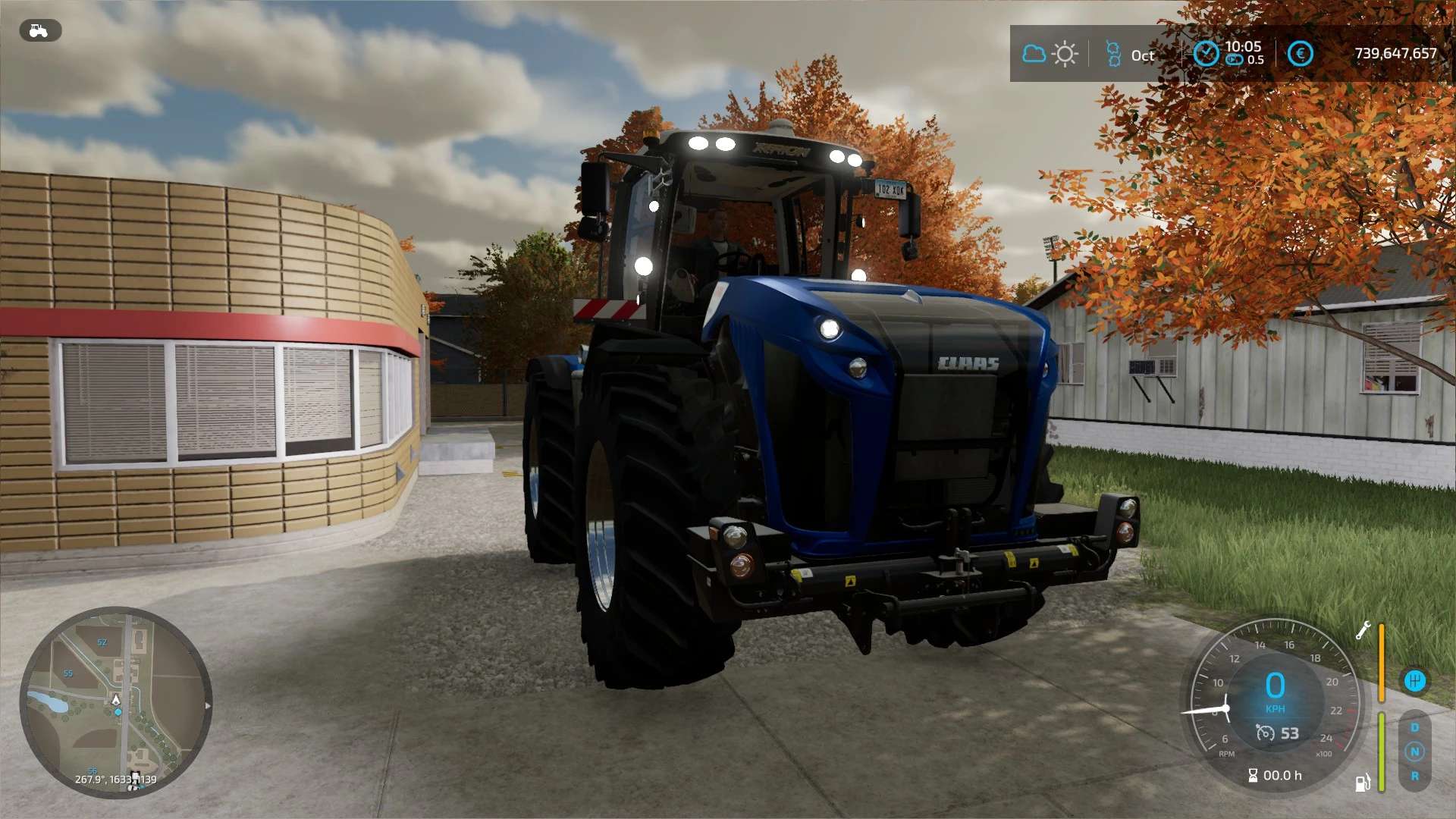Click the euro currency icon
Screen dimensions: 1456x819
(x=1300, y=54)
